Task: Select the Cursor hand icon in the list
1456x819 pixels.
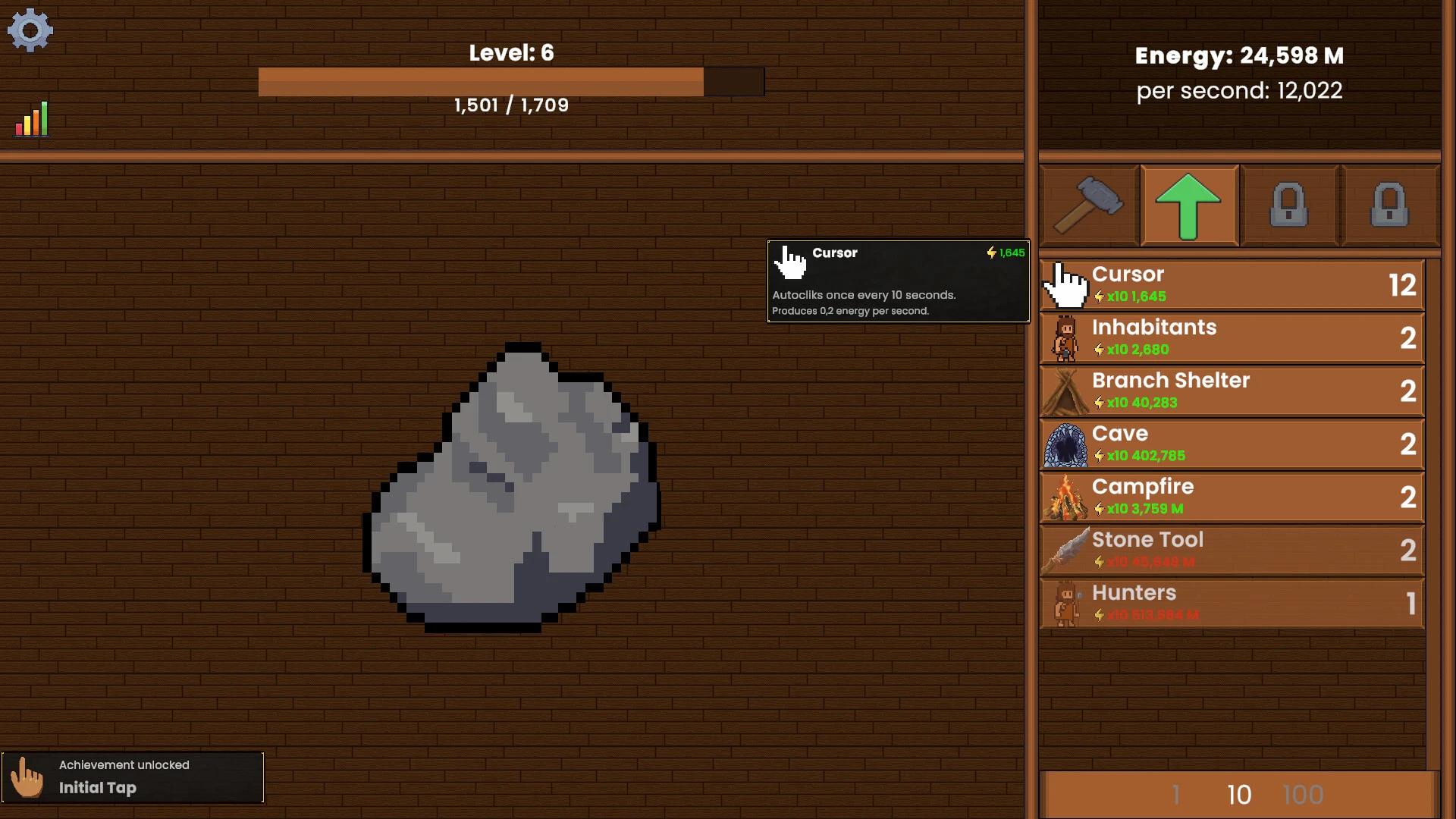Action: (x=1065, y=285)
